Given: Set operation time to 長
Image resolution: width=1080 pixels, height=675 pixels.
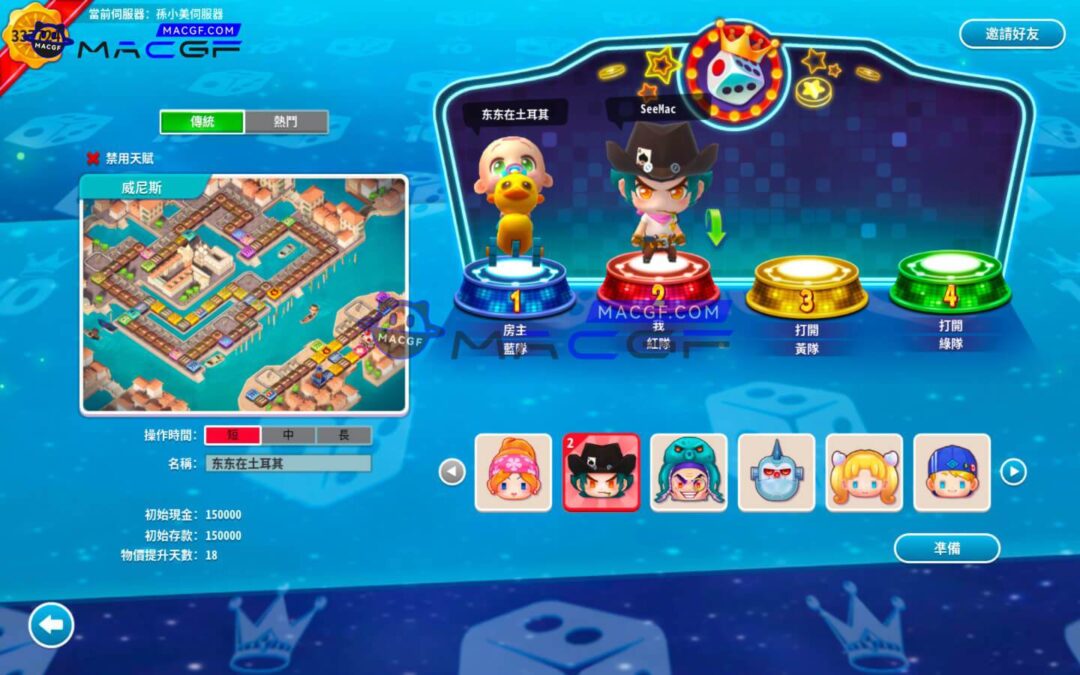Looking at the screenshot, I should point(344,435).
